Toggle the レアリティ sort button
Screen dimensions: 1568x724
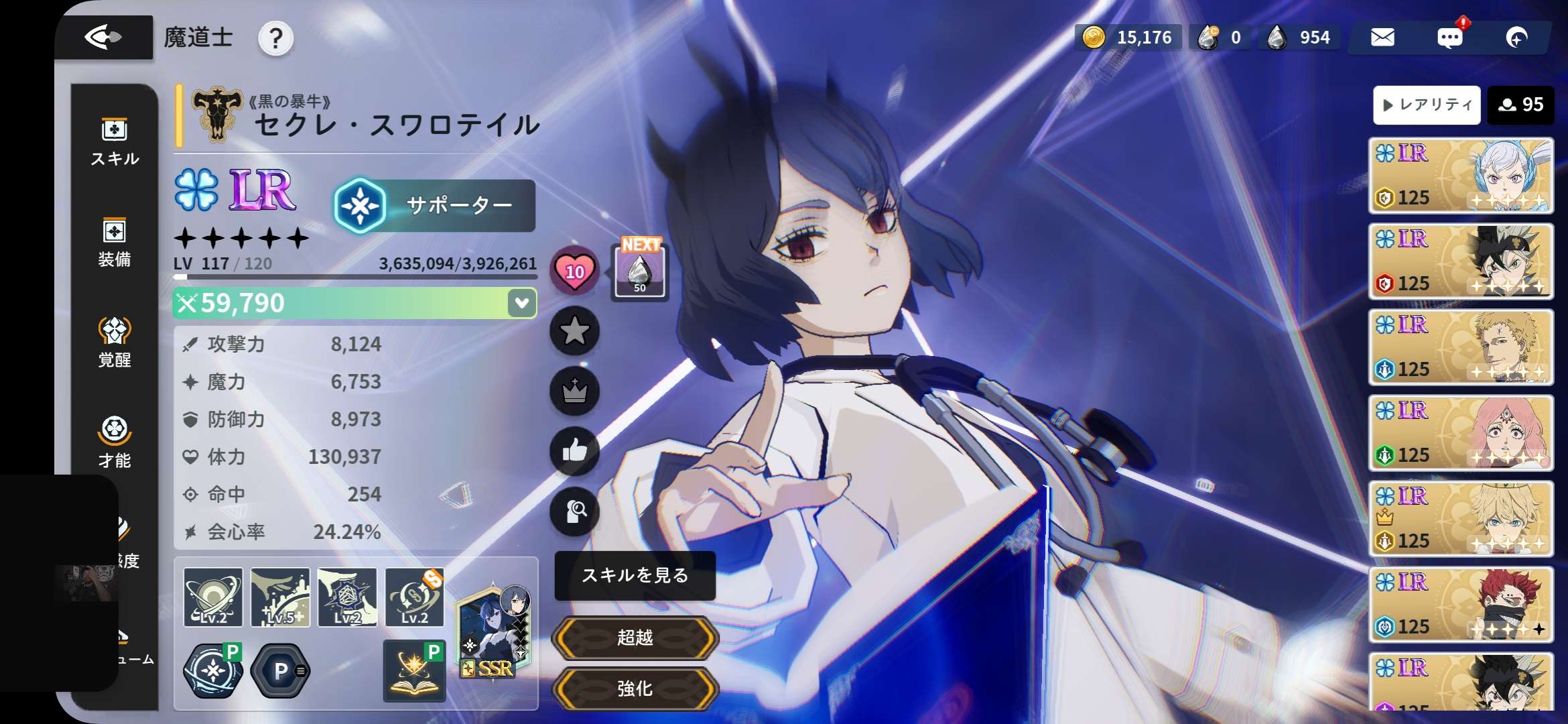pos(1427,105)
